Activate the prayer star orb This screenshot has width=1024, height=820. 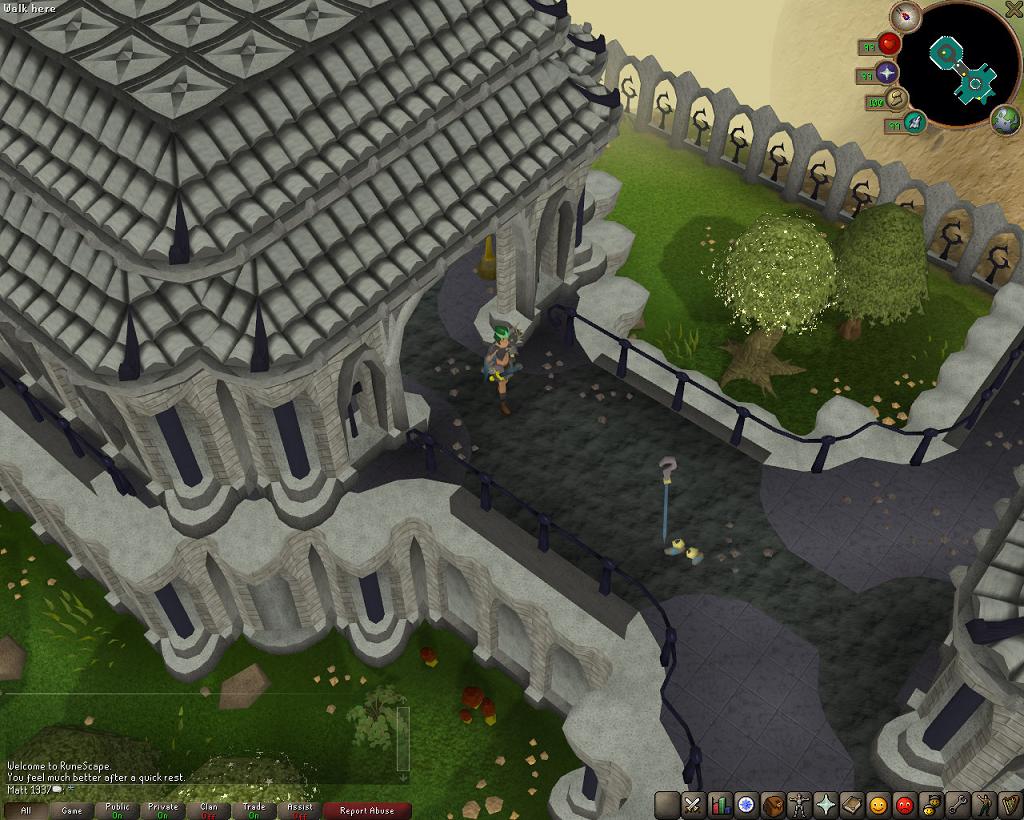tap(888, 71)
